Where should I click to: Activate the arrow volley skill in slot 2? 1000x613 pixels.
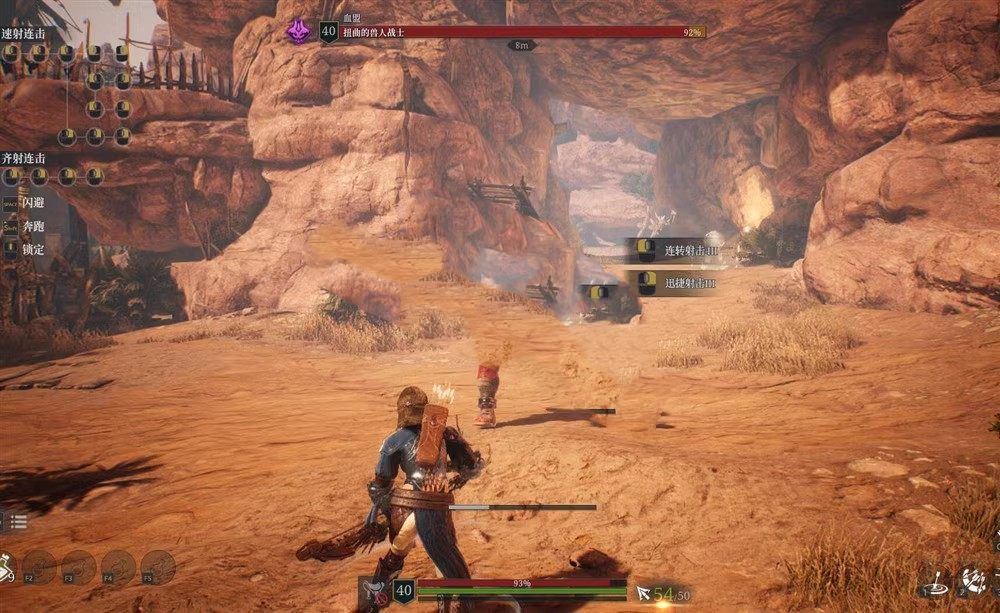tap(973, 579)
